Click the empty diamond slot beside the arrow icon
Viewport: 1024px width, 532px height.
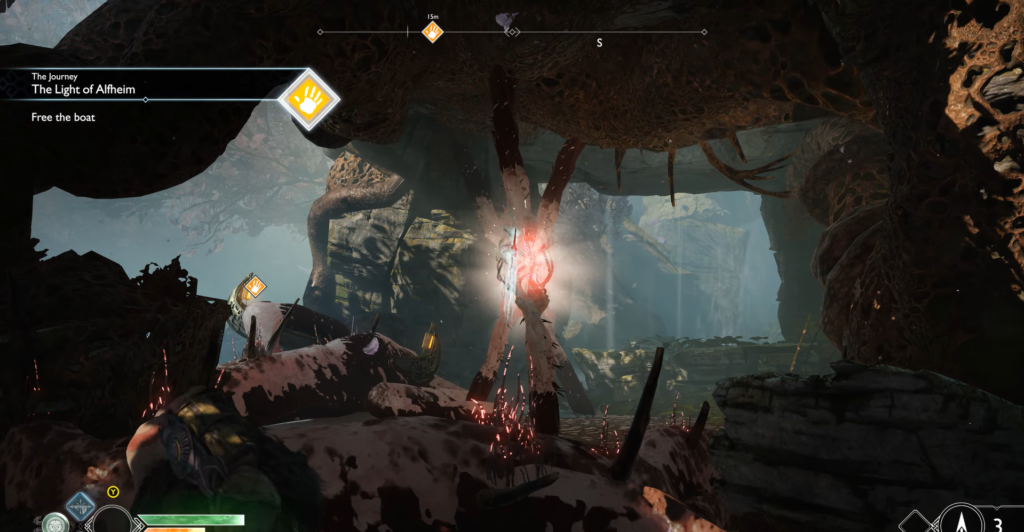coord(915,522)
